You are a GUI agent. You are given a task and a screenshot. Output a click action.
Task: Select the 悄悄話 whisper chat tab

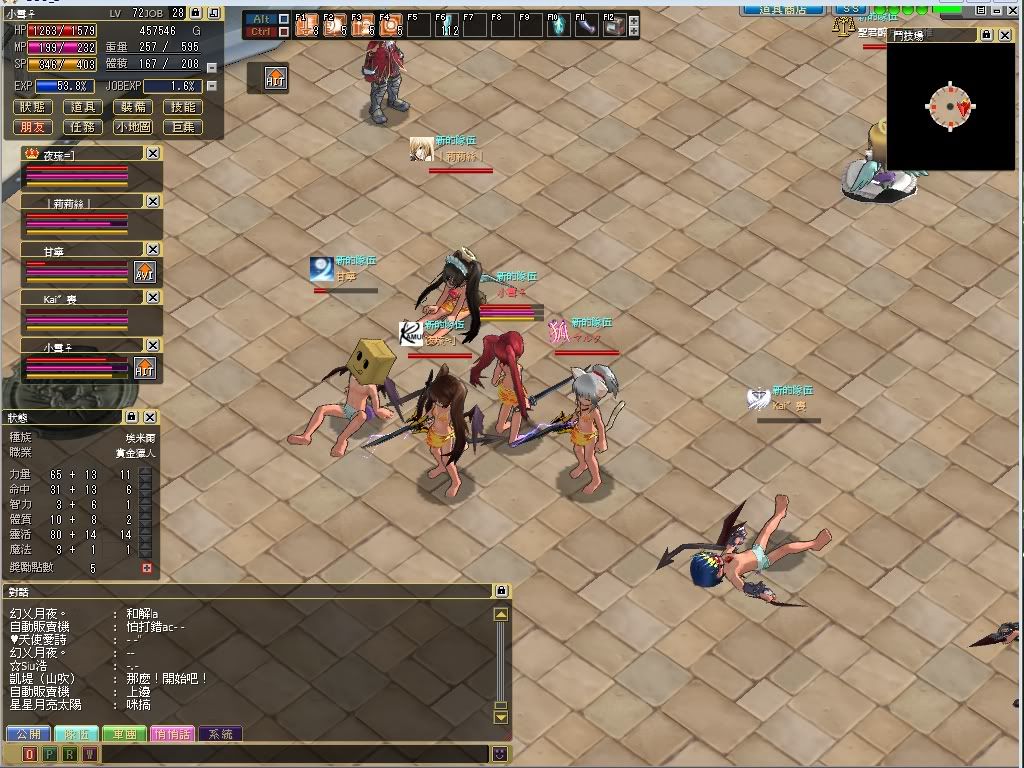[173, 734]
